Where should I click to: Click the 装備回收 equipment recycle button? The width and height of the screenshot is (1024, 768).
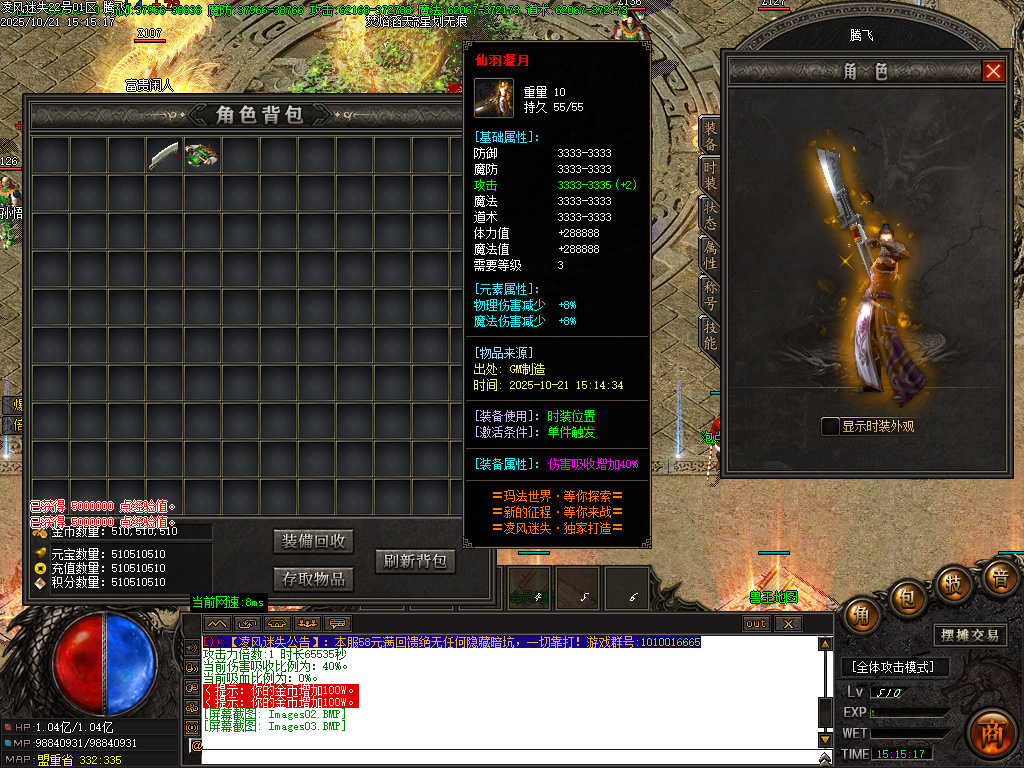point(314,541)
